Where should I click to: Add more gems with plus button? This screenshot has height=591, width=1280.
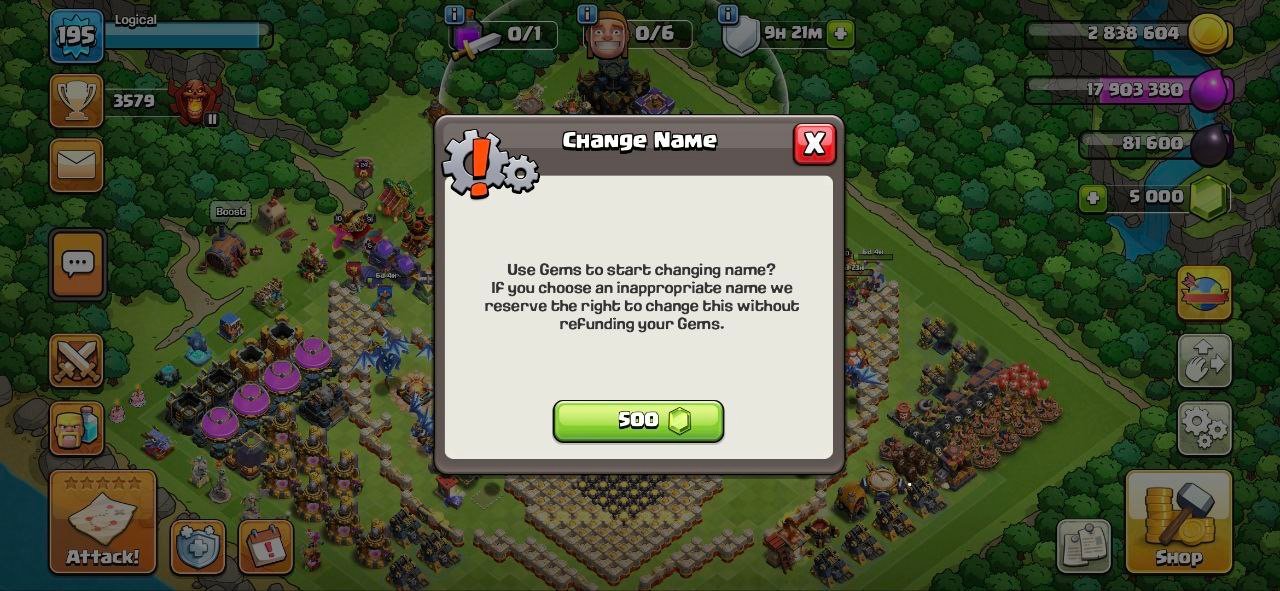pos(1093,197)
